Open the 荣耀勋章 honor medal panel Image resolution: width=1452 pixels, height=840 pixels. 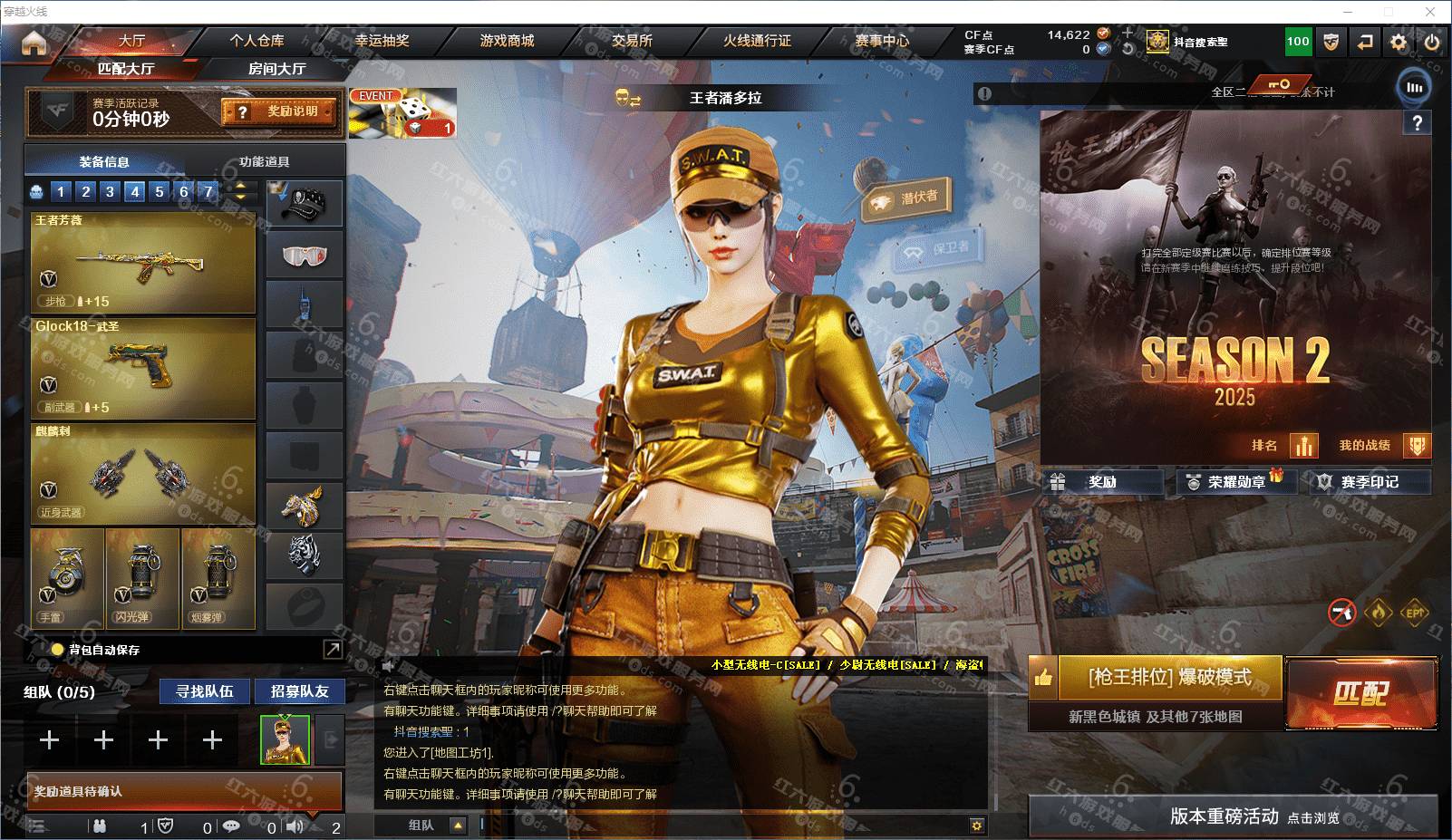[x=1235, y=482]
